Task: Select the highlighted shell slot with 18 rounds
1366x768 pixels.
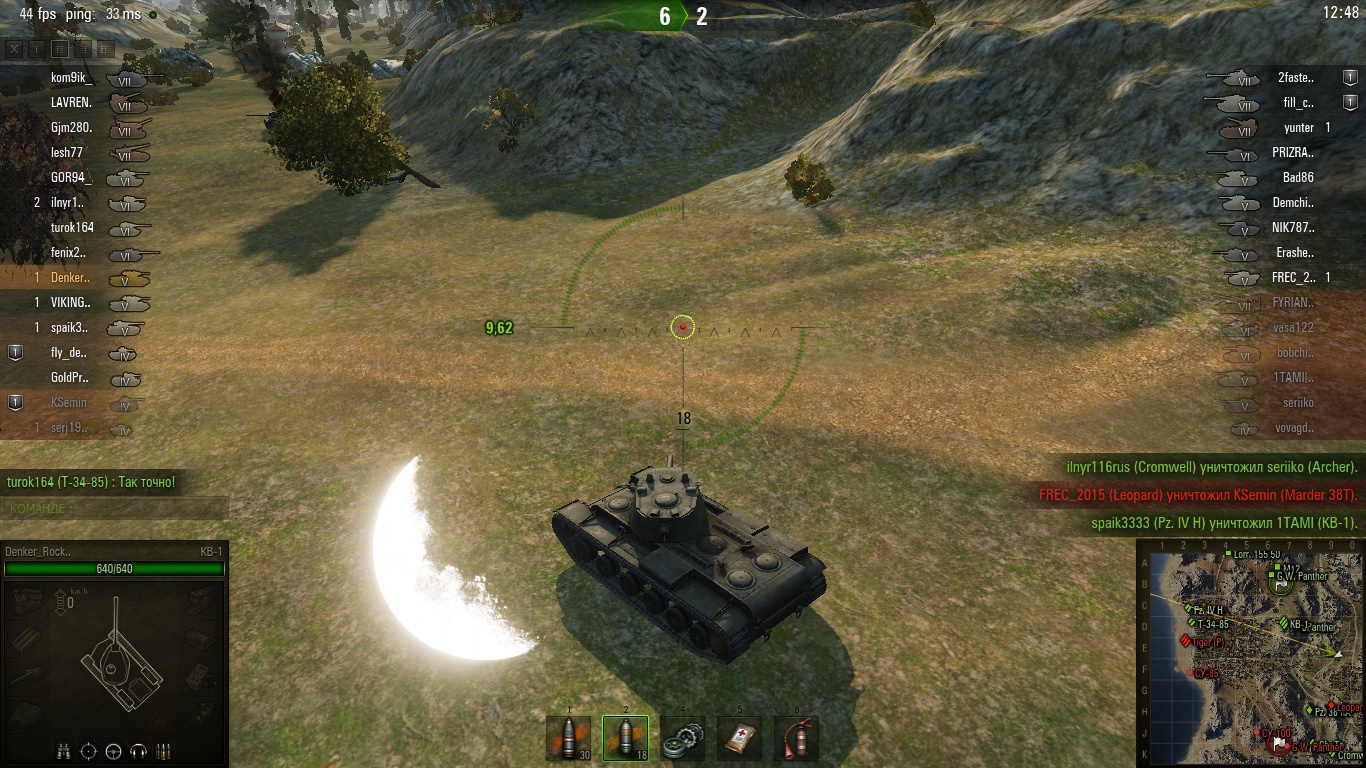Action: point(625,738)
